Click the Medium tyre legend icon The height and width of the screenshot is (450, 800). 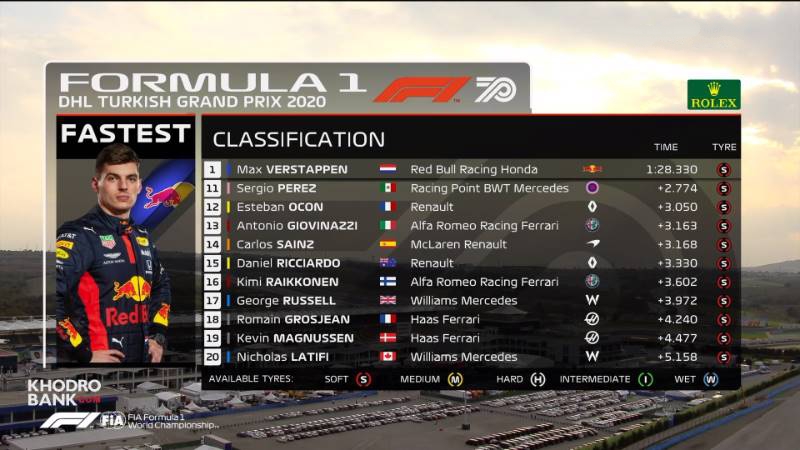click(x=455, y=379)
